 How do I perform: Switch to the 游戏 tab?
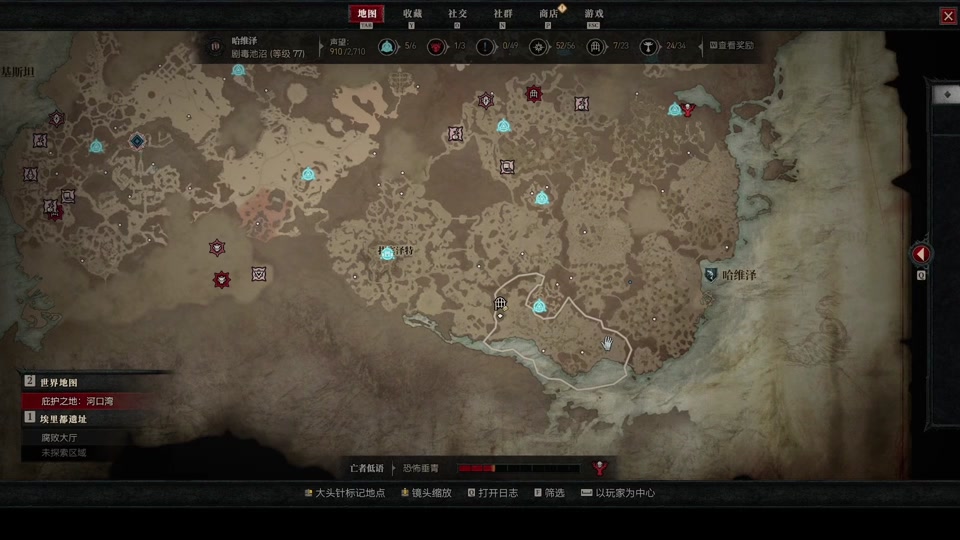tap(594, 14)
